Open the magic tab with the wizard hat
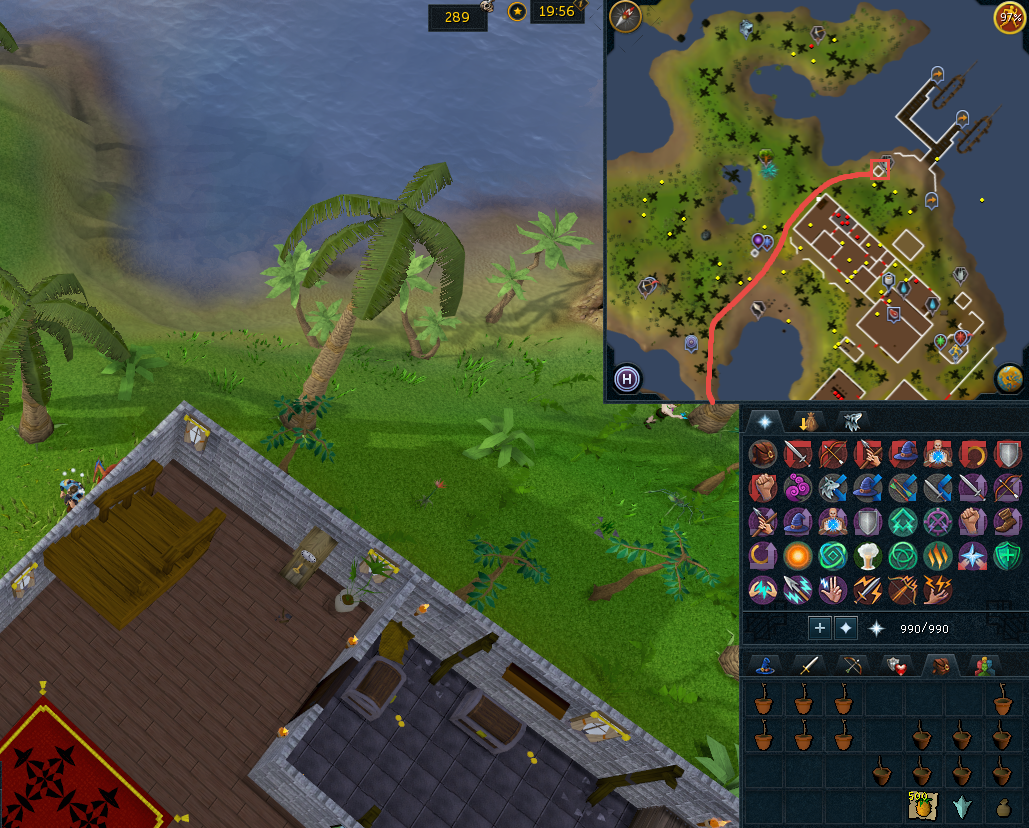This screenshot has height=828, width=1029. click(x=767, y=665)
